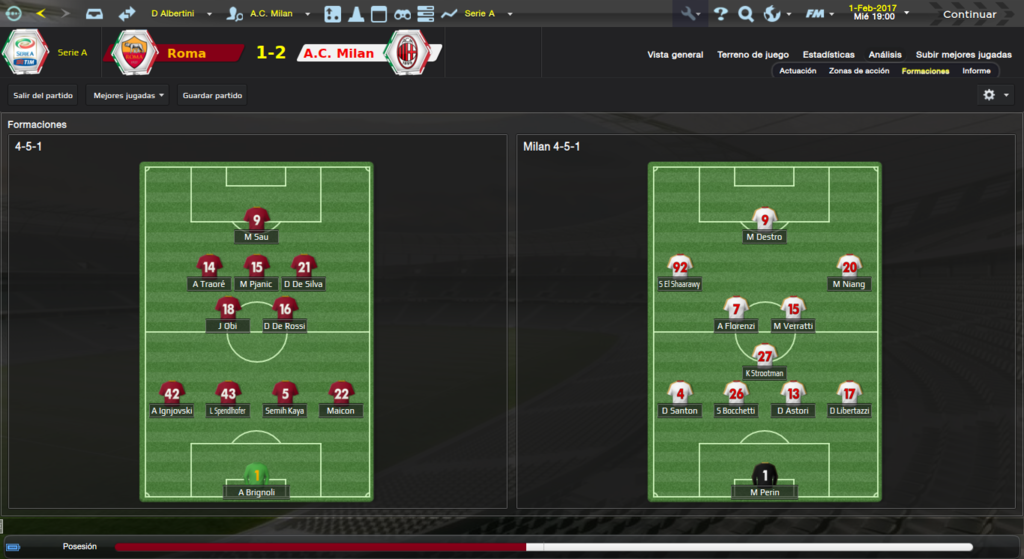Switch to the Actuación sub-tab
The height and width of the screenshot is (559, 1024).
[797, 71]
